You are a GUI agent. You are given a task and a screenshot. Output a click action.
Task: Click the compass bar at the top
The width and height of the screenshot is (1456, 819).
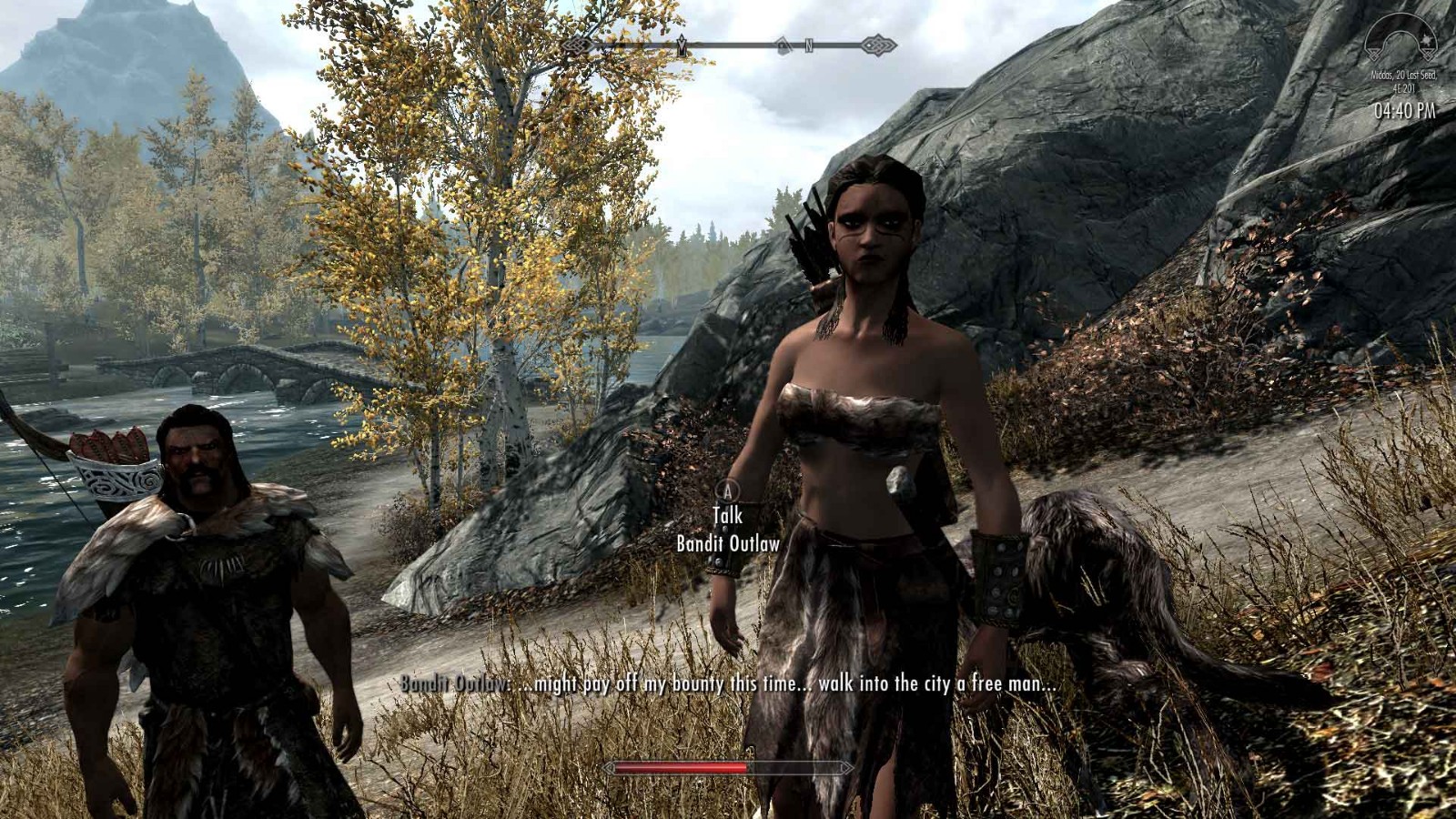[728, 45]
